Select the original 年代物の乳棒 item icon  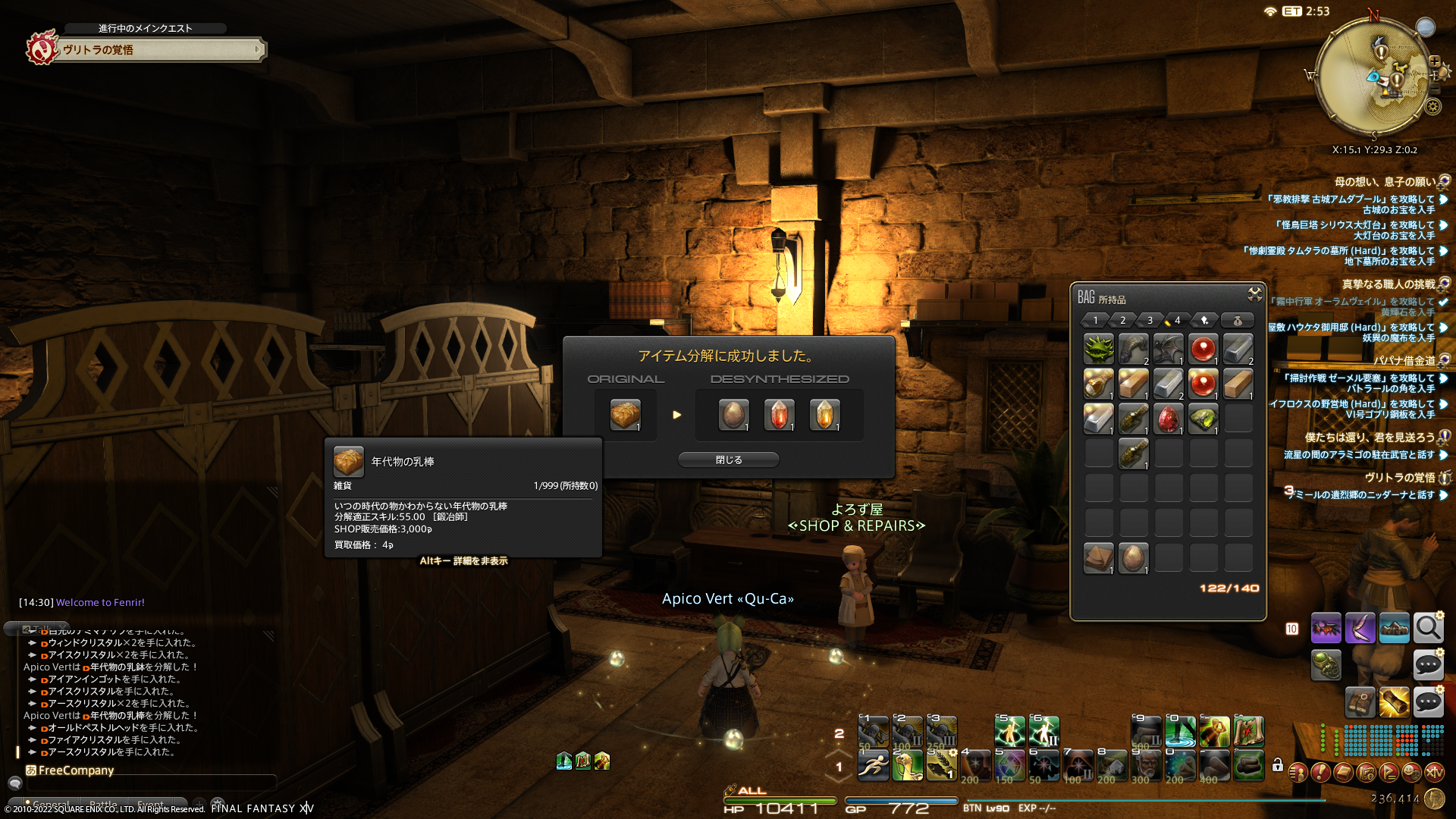tap(626, 415)
